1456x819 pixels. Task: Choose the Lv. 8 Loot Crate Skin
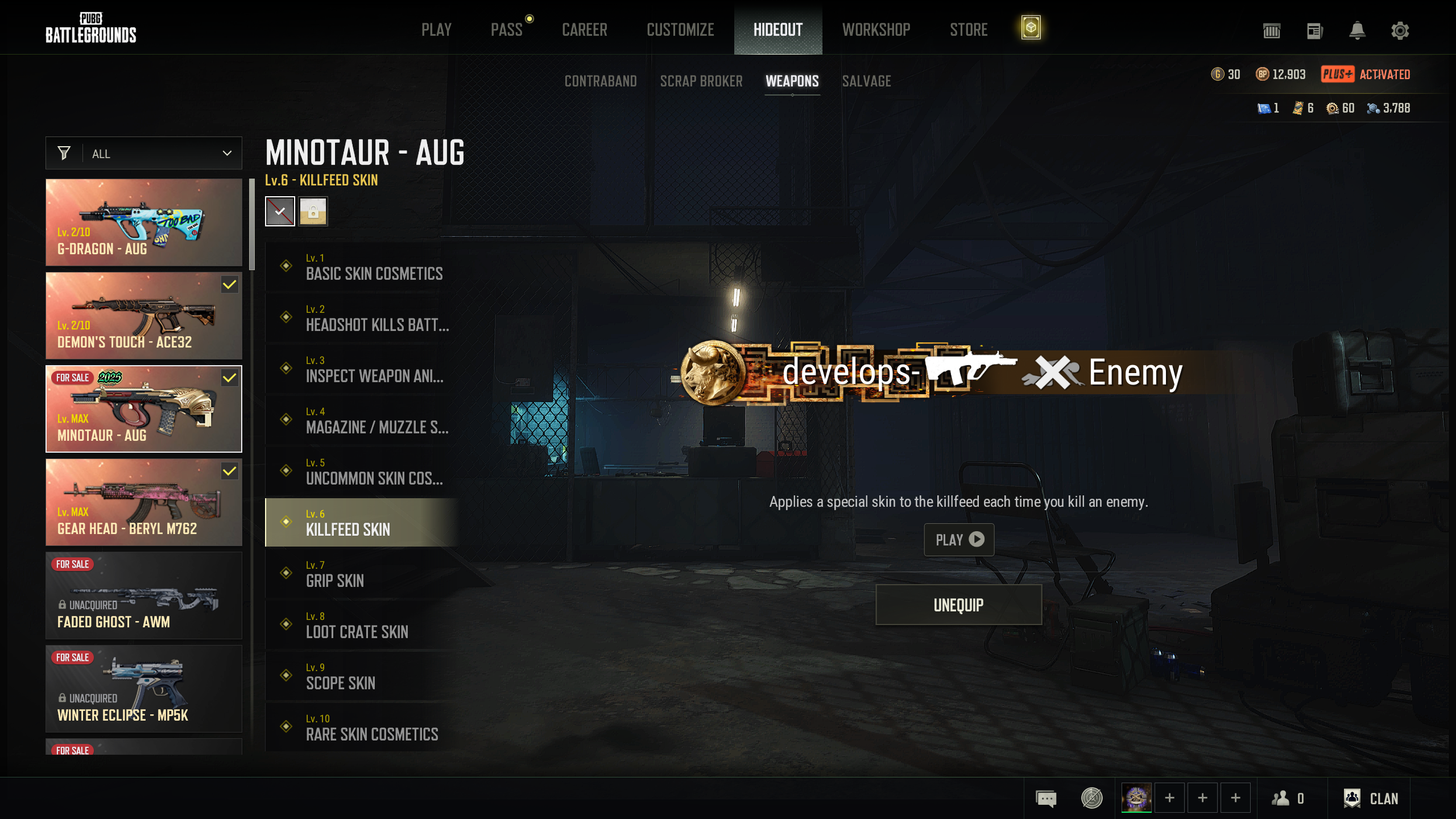point(362,625)
